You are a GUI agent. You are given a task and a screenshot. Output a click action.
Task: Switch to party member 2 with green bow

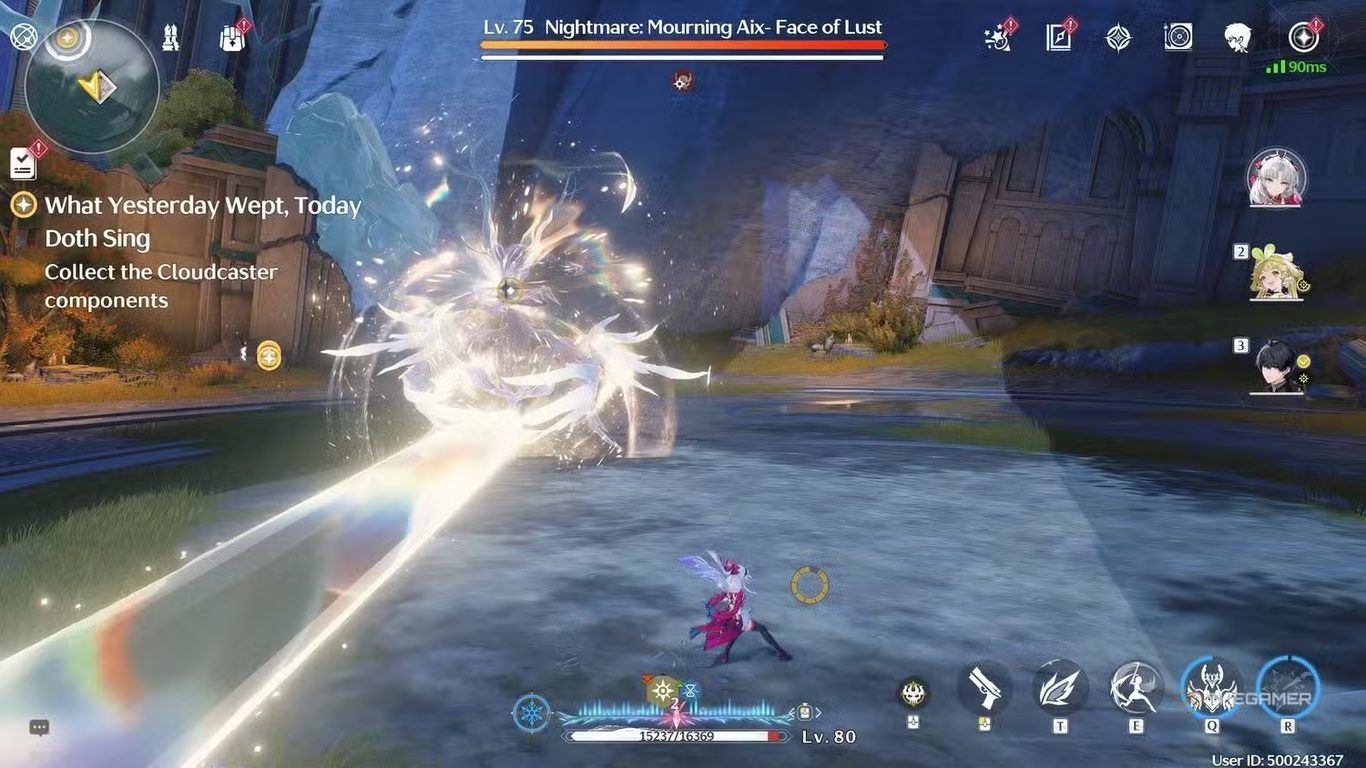pyautogui.click(x=1277, y=274)
